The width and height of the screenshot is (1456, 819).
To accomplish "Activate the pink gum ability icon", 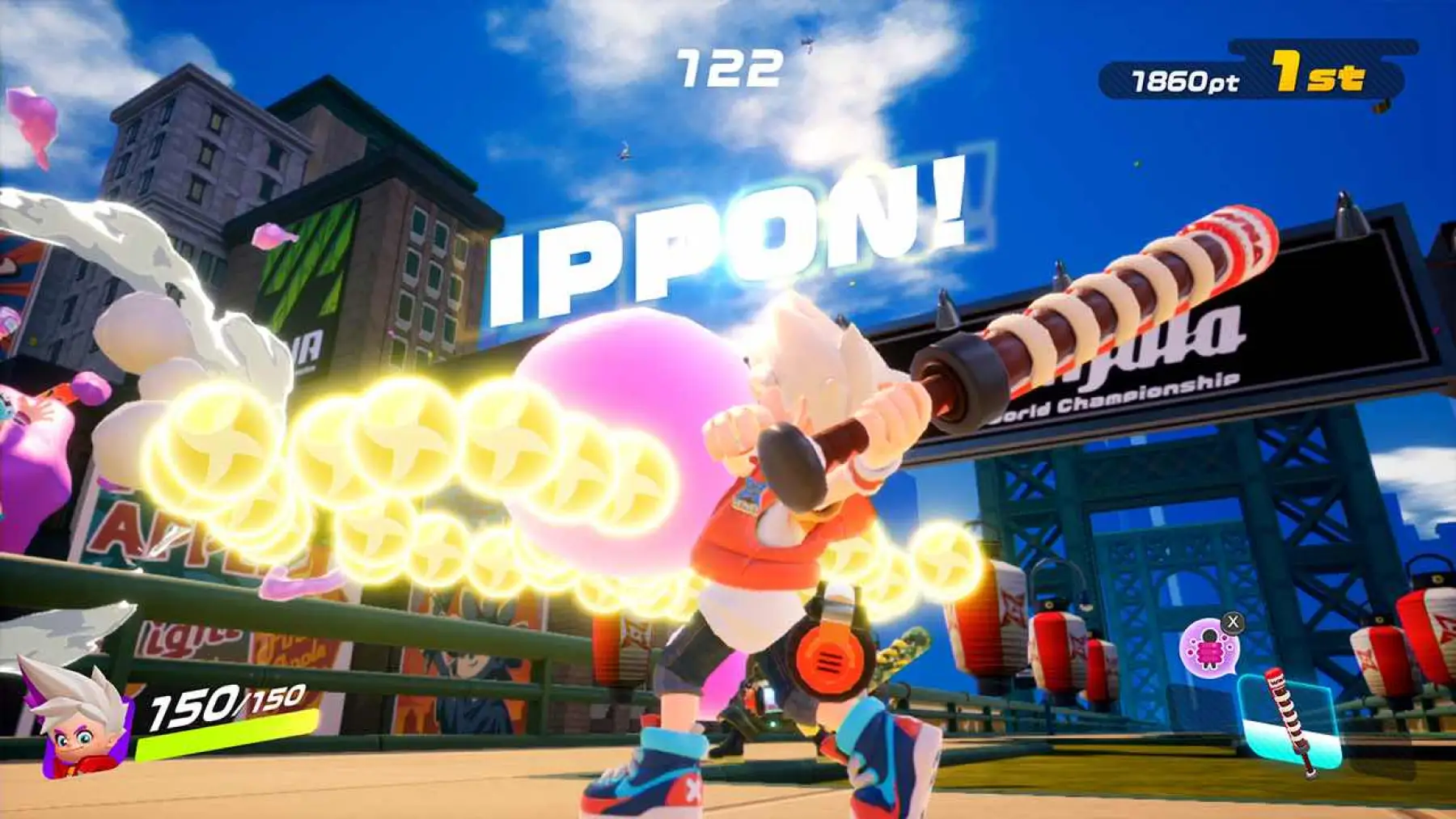I will pyautogui.click(x=1208, y=647).
